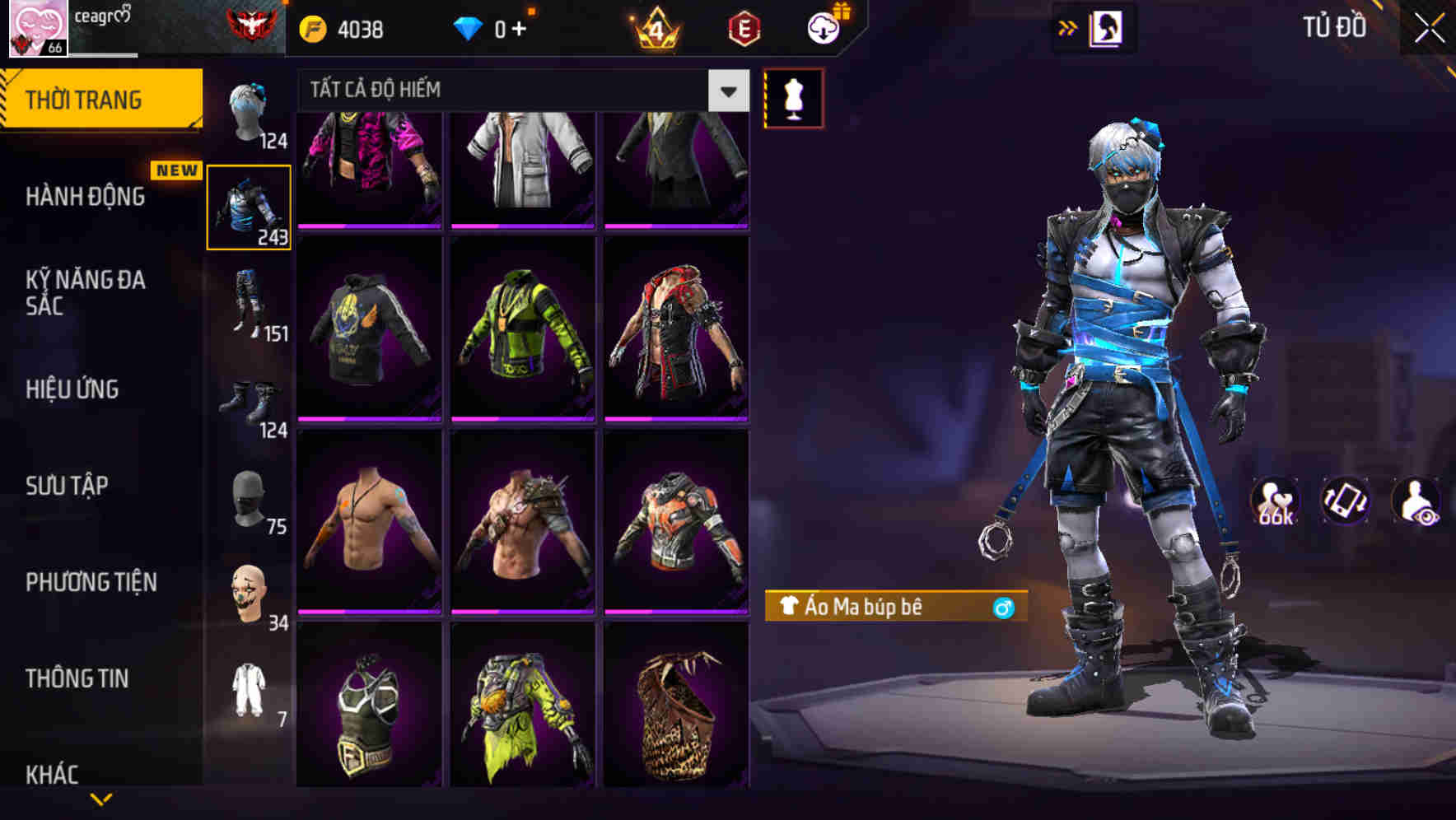Click the mannequin outfit preset icon

793,97
